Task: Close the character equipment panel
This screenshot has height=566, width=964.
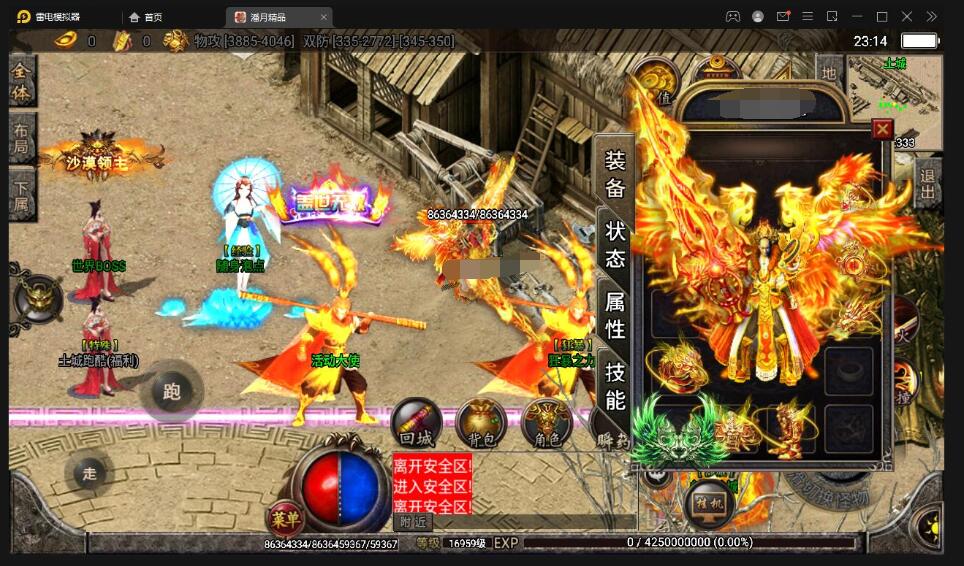Action: tap(882, 129)
